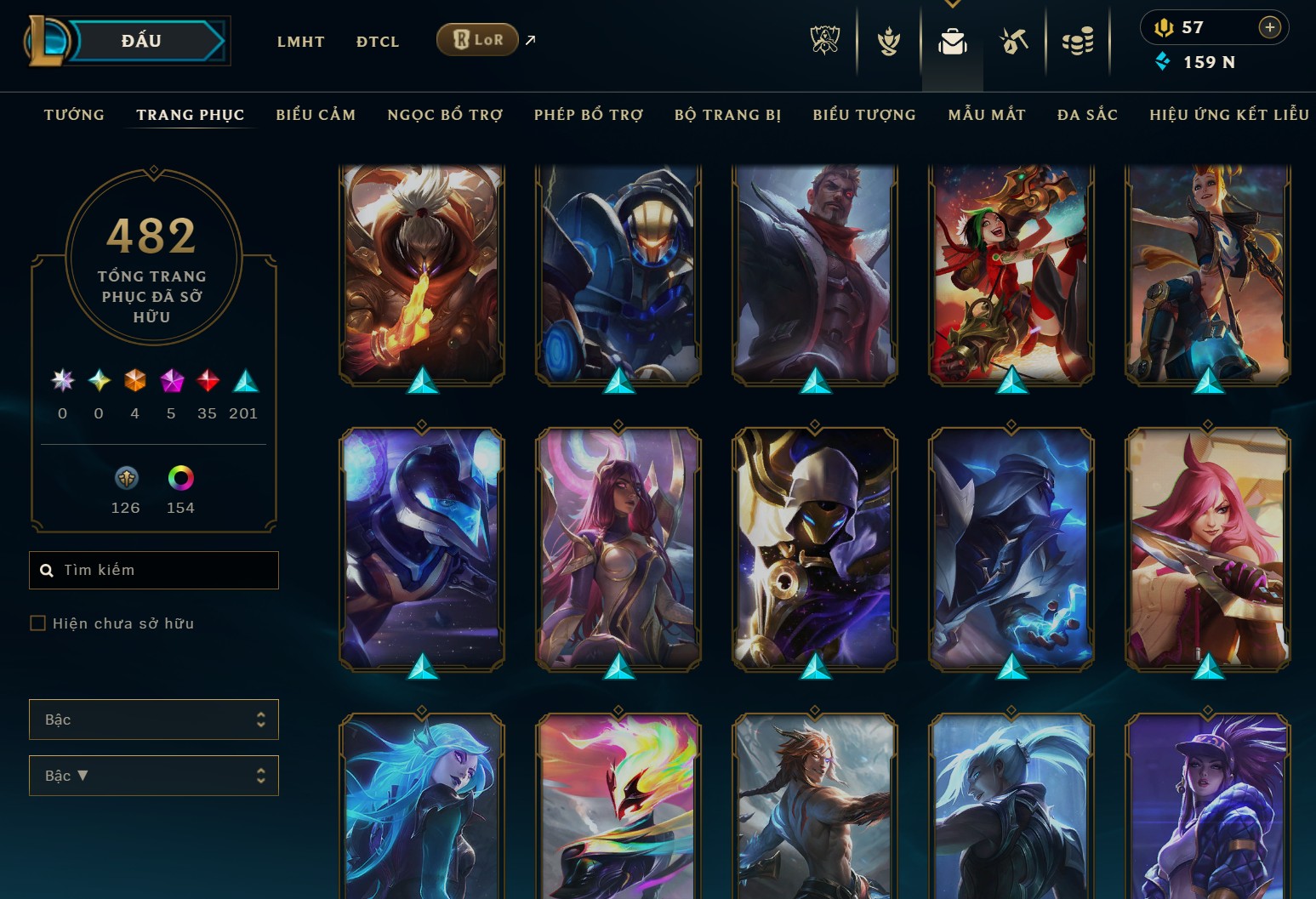Enable the 'Hiện chưa sở hữu' checkbox

[38, 623]
